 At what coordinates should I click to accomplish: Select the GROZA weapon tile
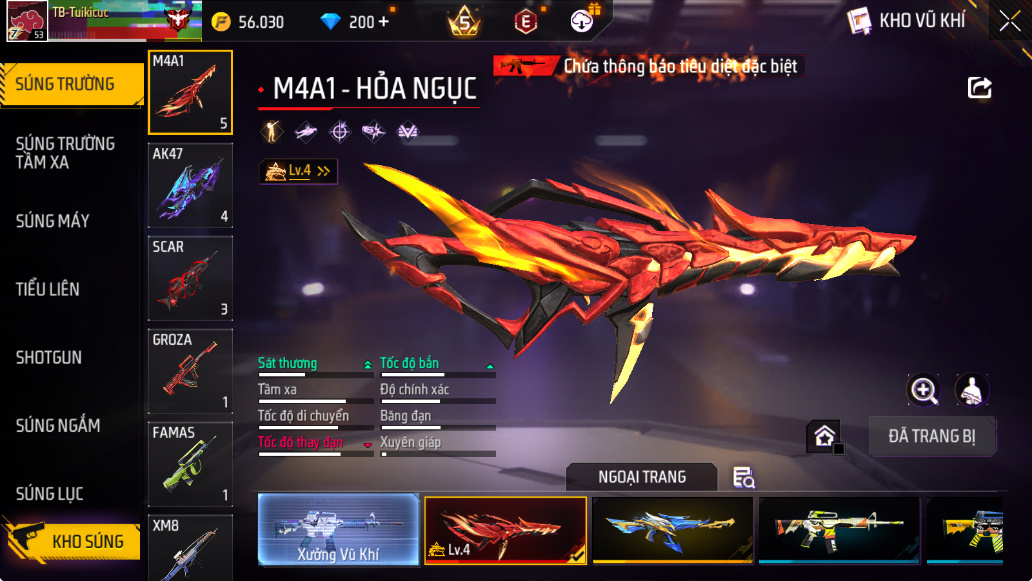coord(190,371)
